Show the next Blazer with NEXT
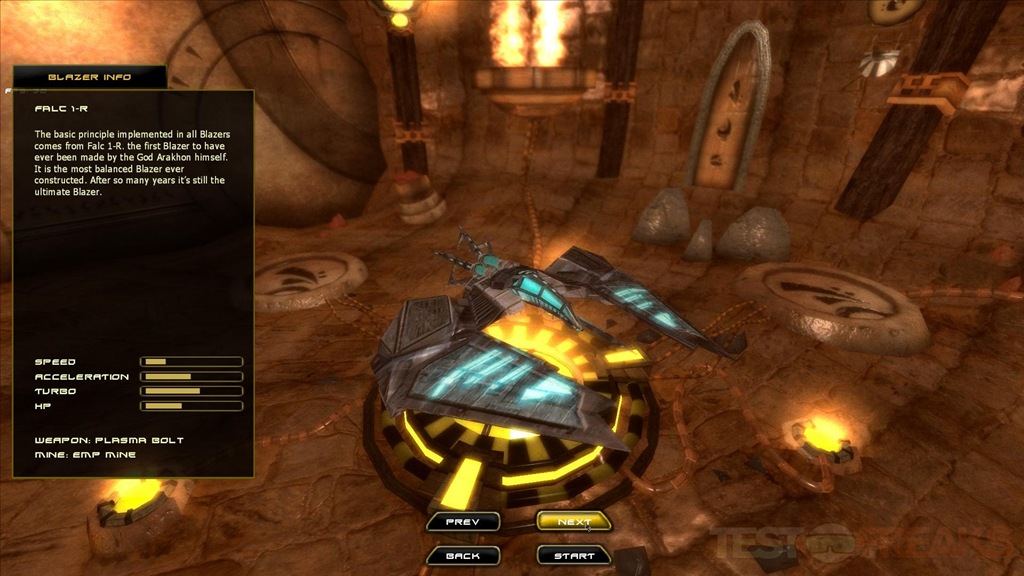Image resolution: width=1024 pixels, height=576 pixels. pos(574,522)
